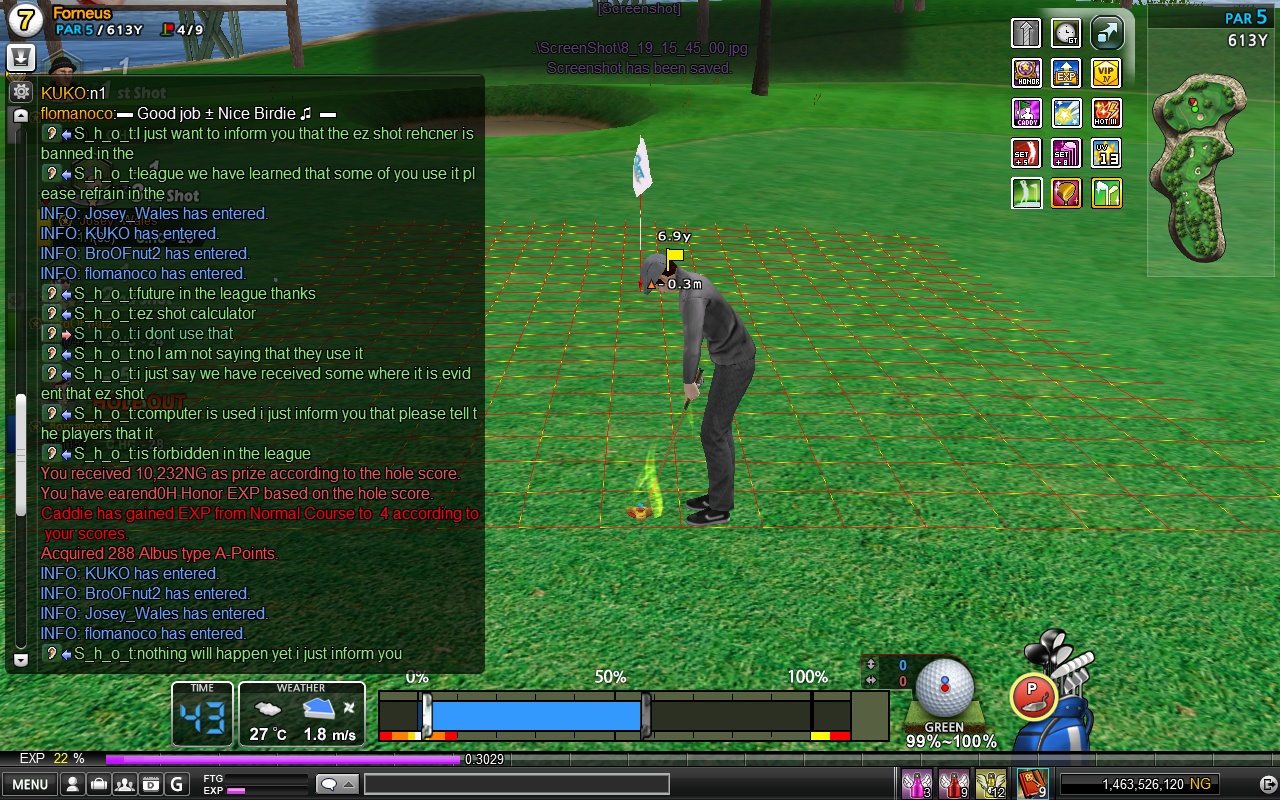
Task: Select the pink winged potion item
Action: click(x=917, y=784)
